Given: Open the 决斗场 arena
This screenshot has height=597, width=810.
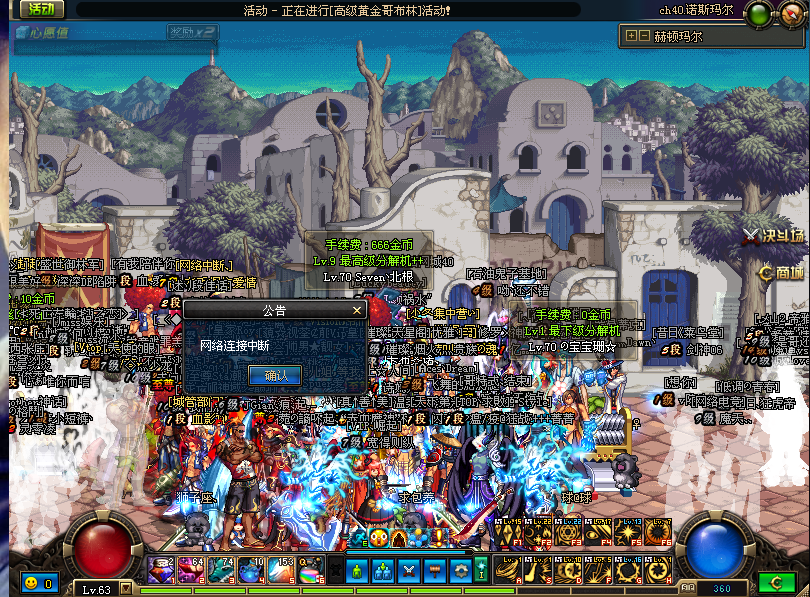Looking at the screenshot, I should point(773,236).
